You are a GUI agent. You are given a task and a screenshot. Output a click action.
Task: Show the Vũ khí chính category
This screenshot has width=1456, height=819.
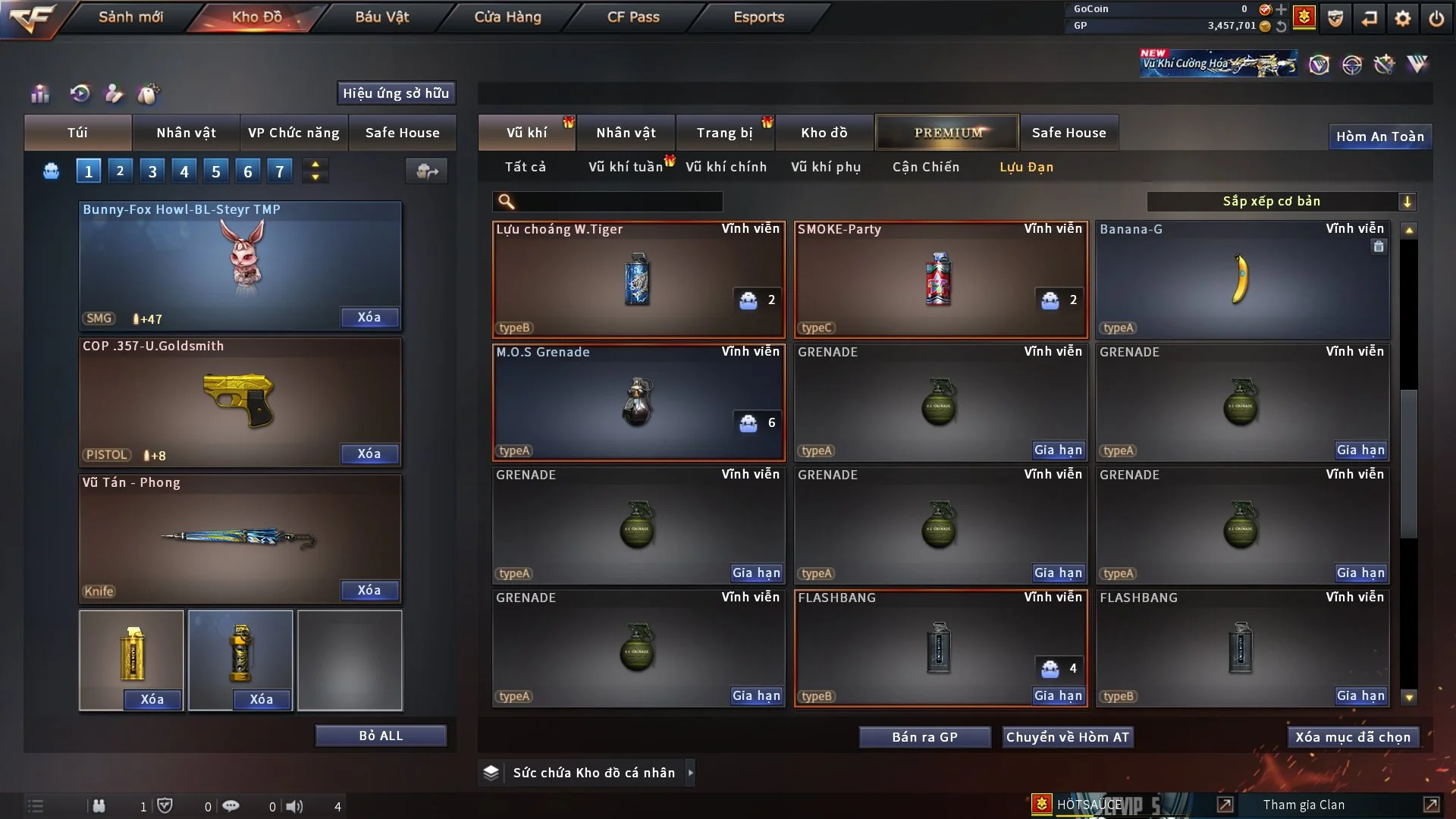[x=726, y=167]
